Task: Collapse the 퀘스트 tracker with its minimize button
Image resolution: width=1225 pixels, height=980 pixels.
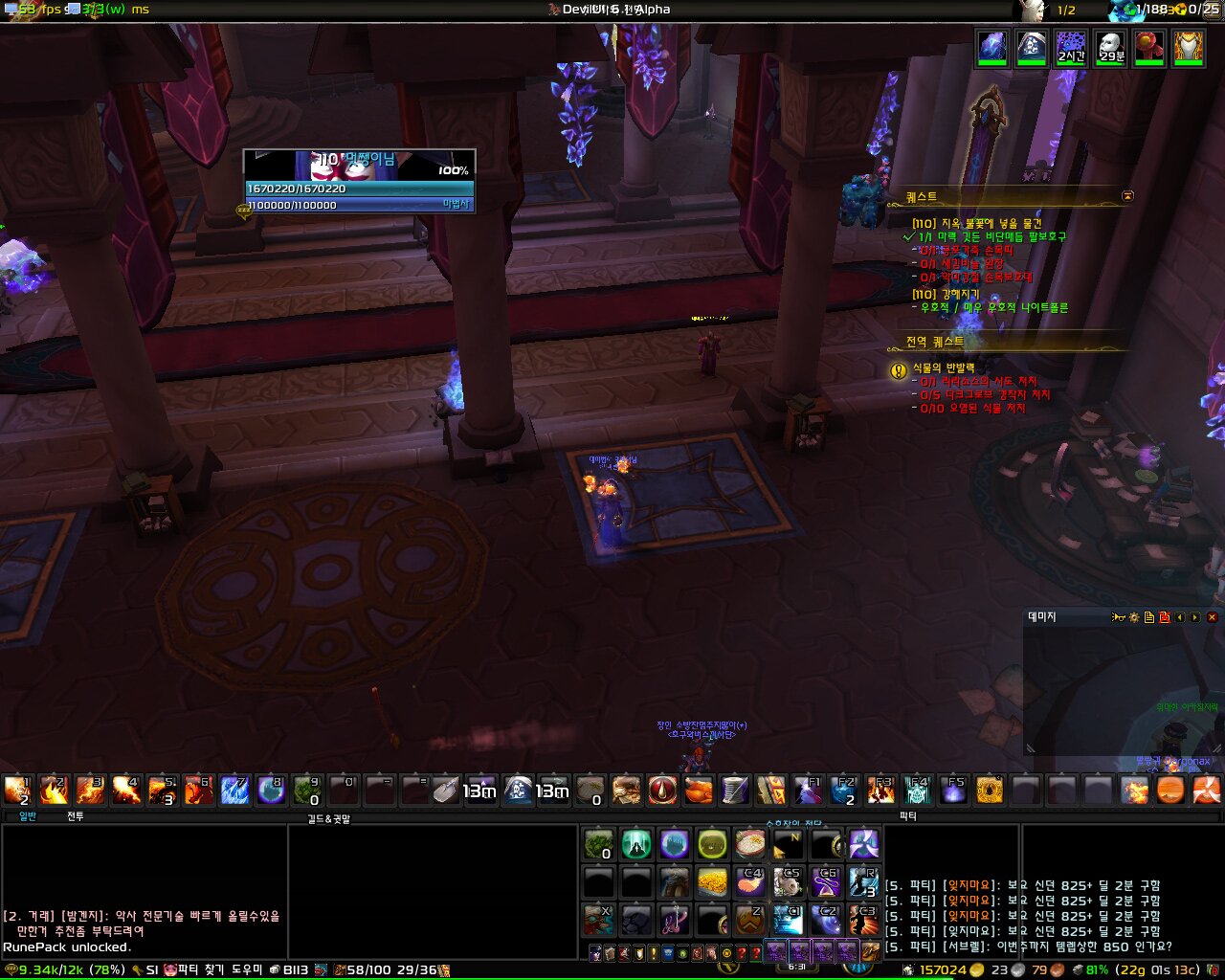Action: pos(1127,196)
